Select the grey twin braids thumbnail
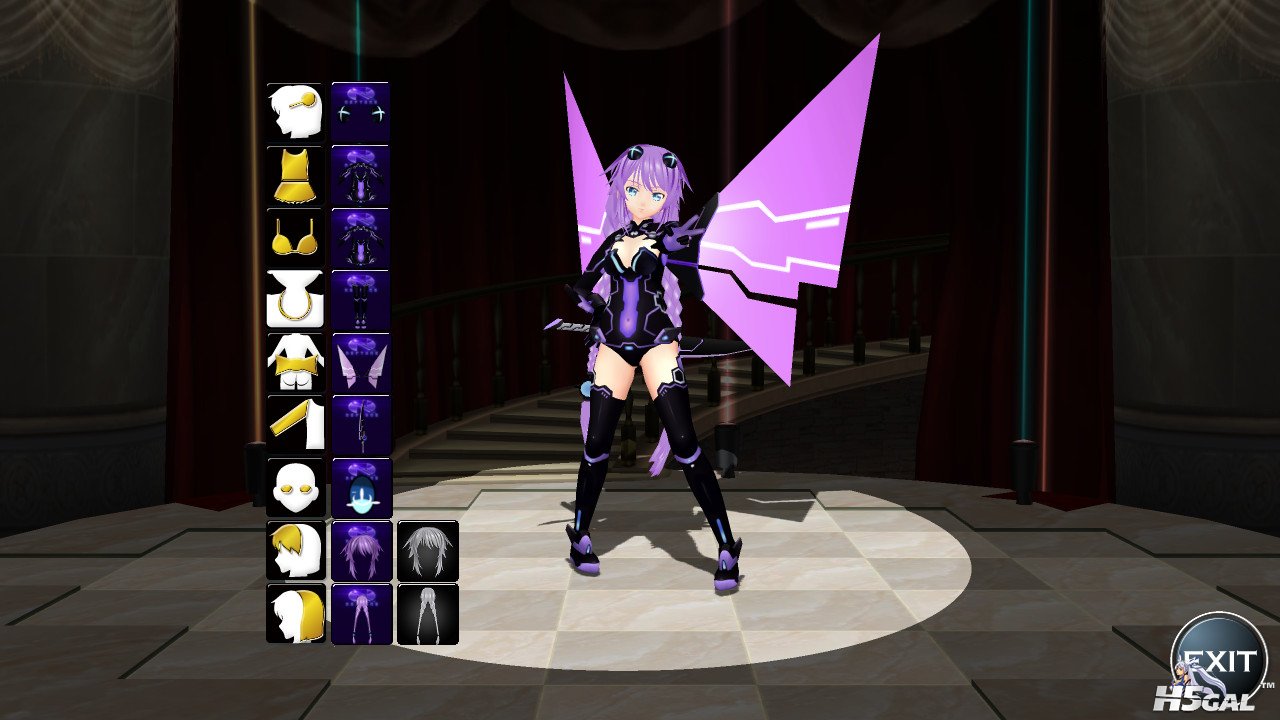1280x720 pixels. click(x=427, y=613)
